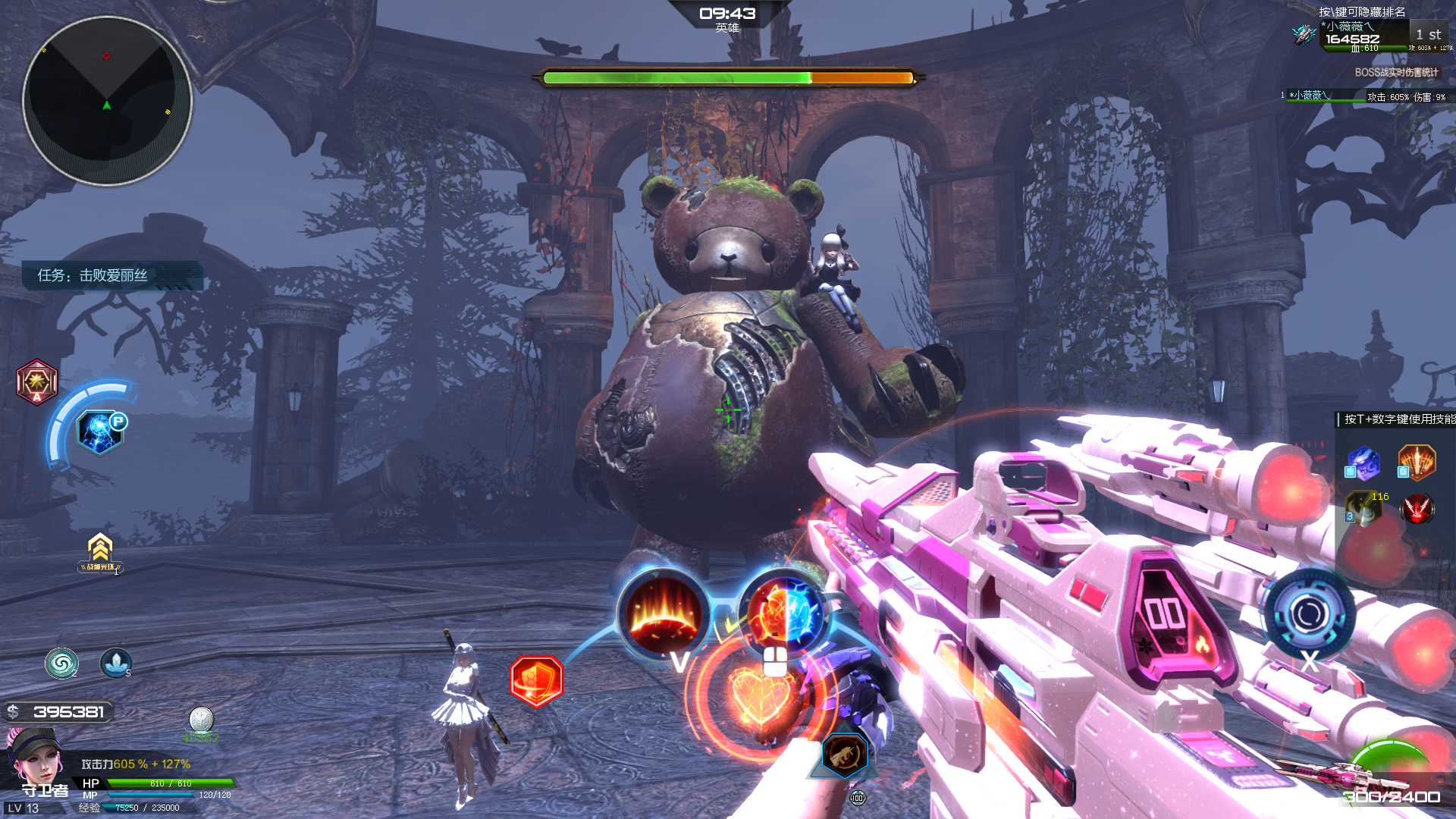
Task: Select the rifle weapon mode icon
Action: tap(845, 755)
